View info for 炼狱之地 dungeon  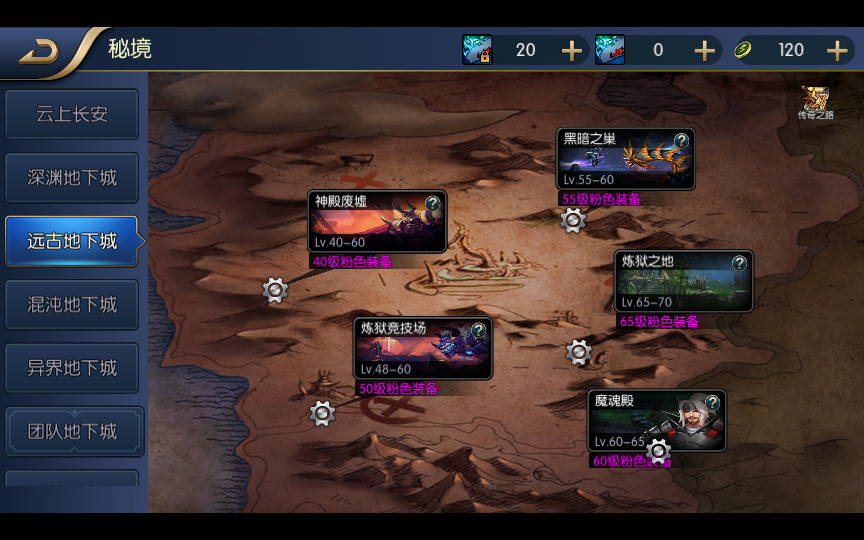[739, 263]
